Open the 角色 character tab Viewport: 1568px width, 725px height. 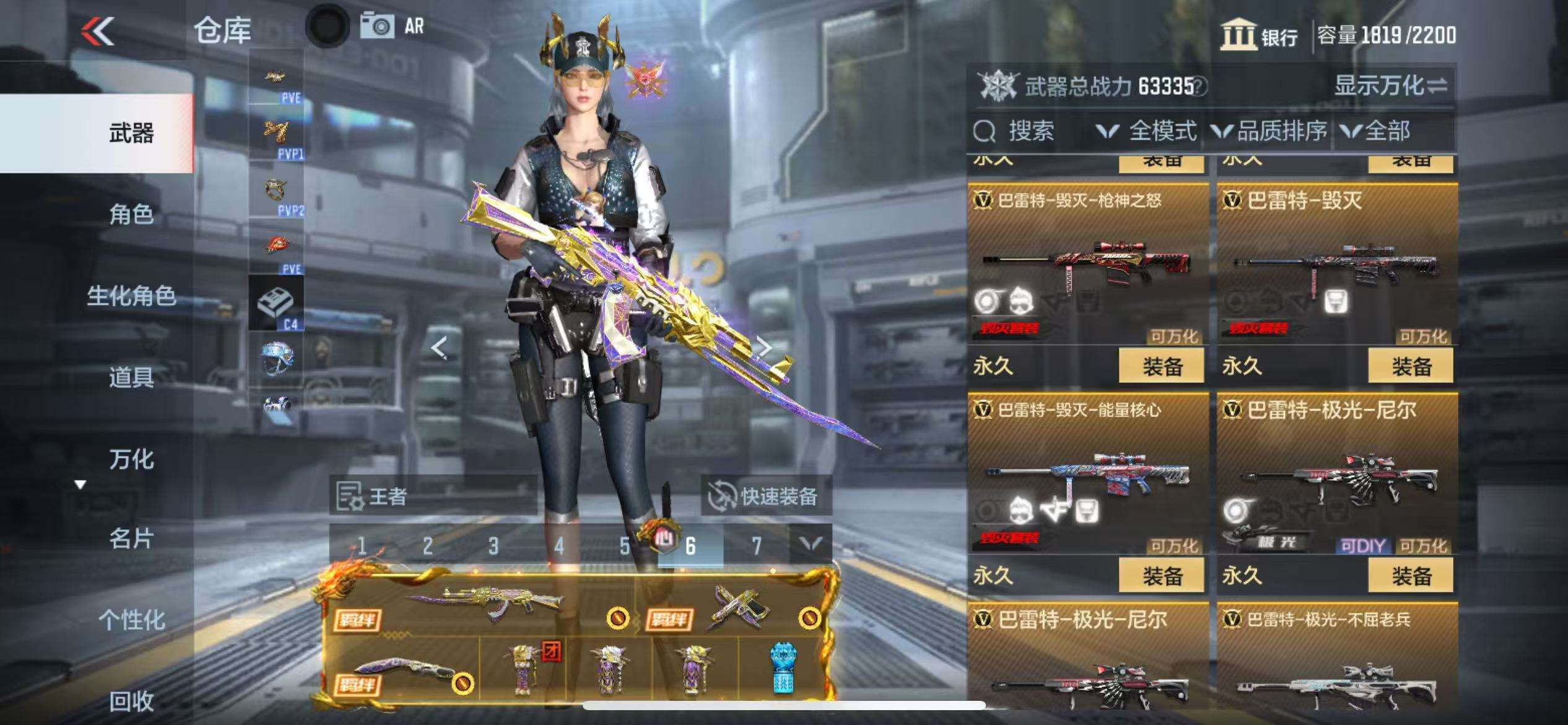131,214
